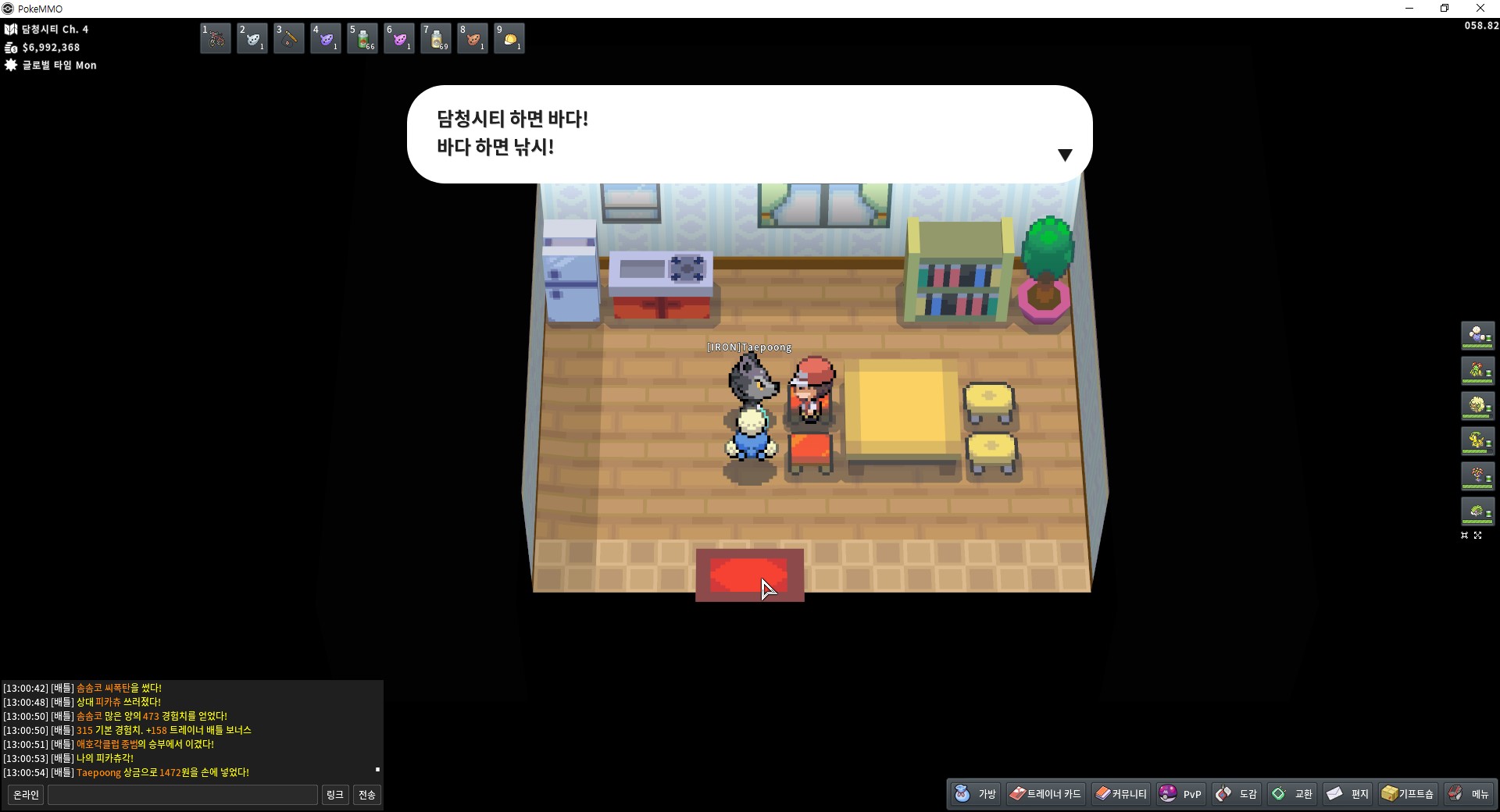The width and height of the screenshot is (1500, 812).
Task: Open the 커뮤니티 community panel
Action: 1121,794
